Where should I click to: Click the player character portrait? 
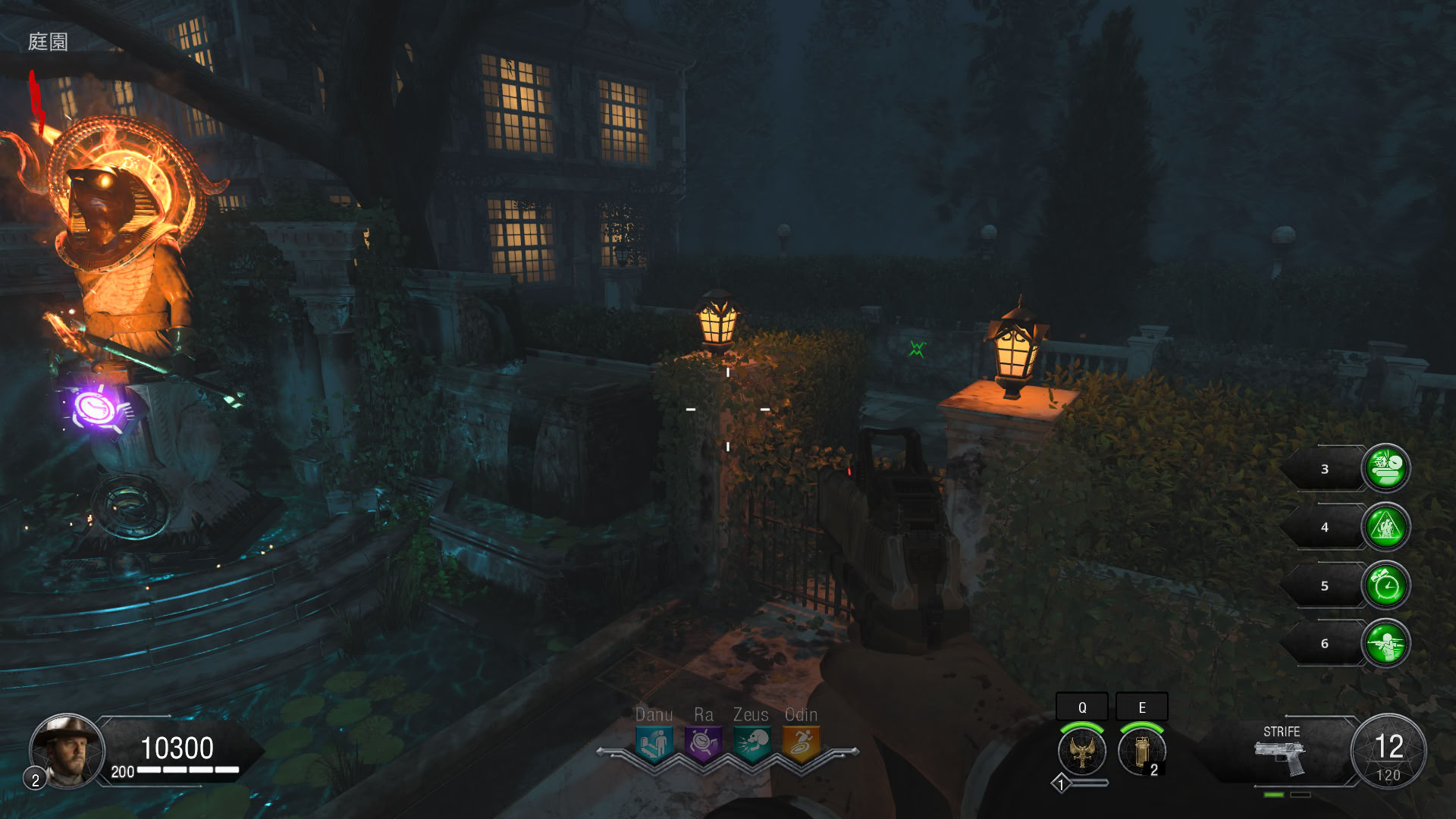(x=67, y=751)
